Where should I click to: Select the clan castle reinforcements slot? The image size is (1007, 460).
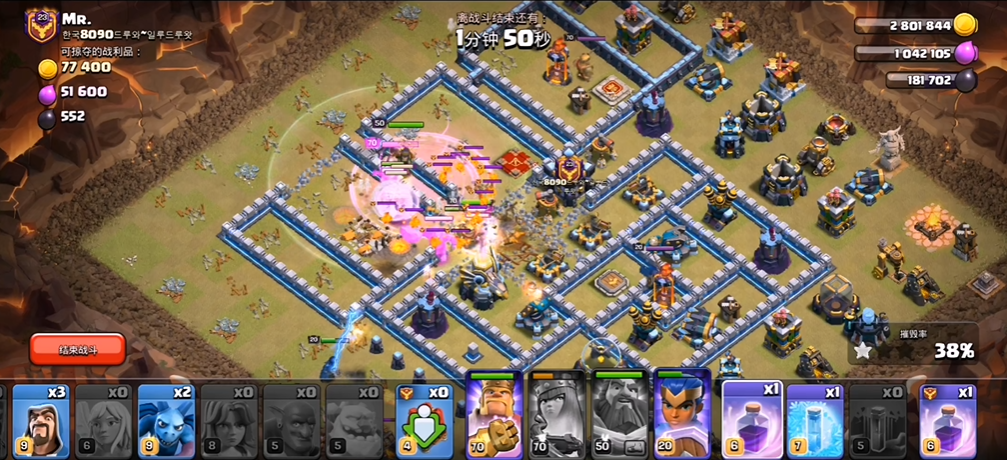click(424, 420)
